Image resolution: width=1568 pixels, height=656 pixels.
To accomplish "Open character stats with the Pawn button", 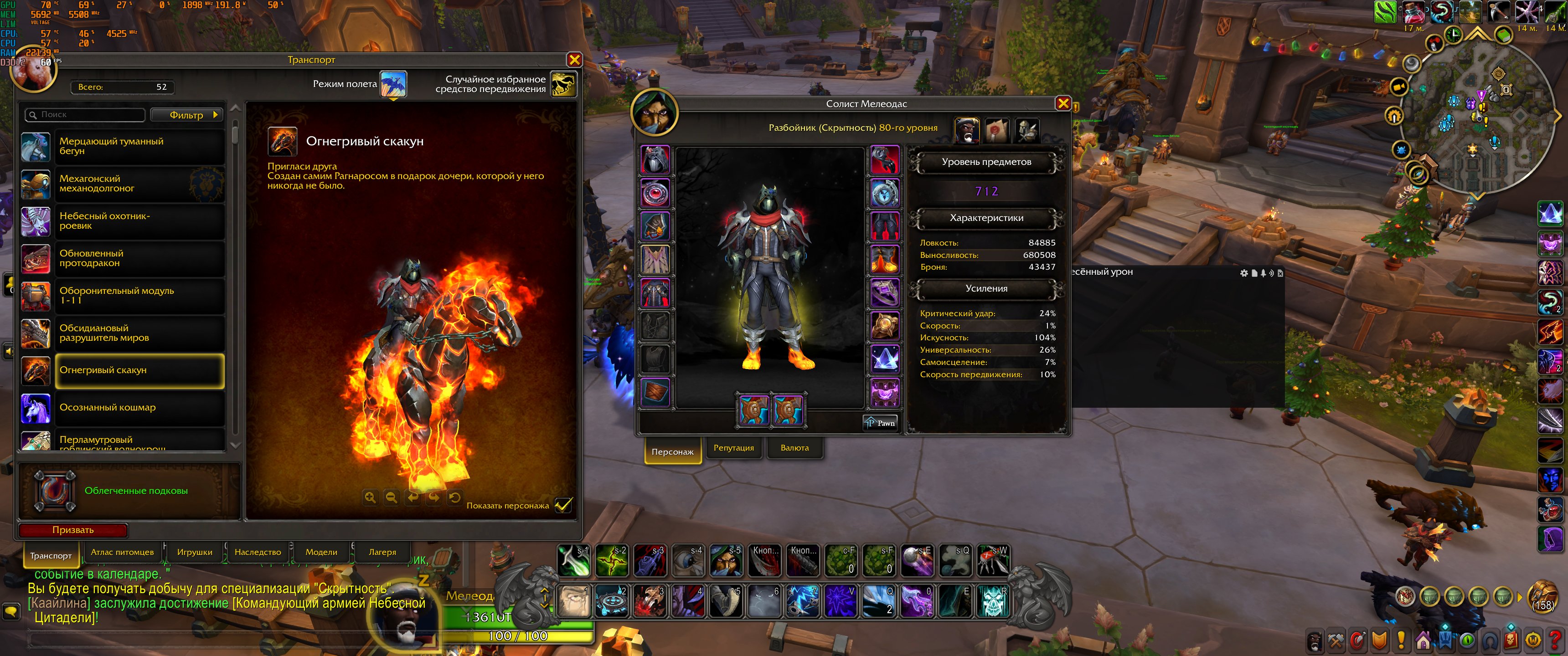I will pos(880,422).
